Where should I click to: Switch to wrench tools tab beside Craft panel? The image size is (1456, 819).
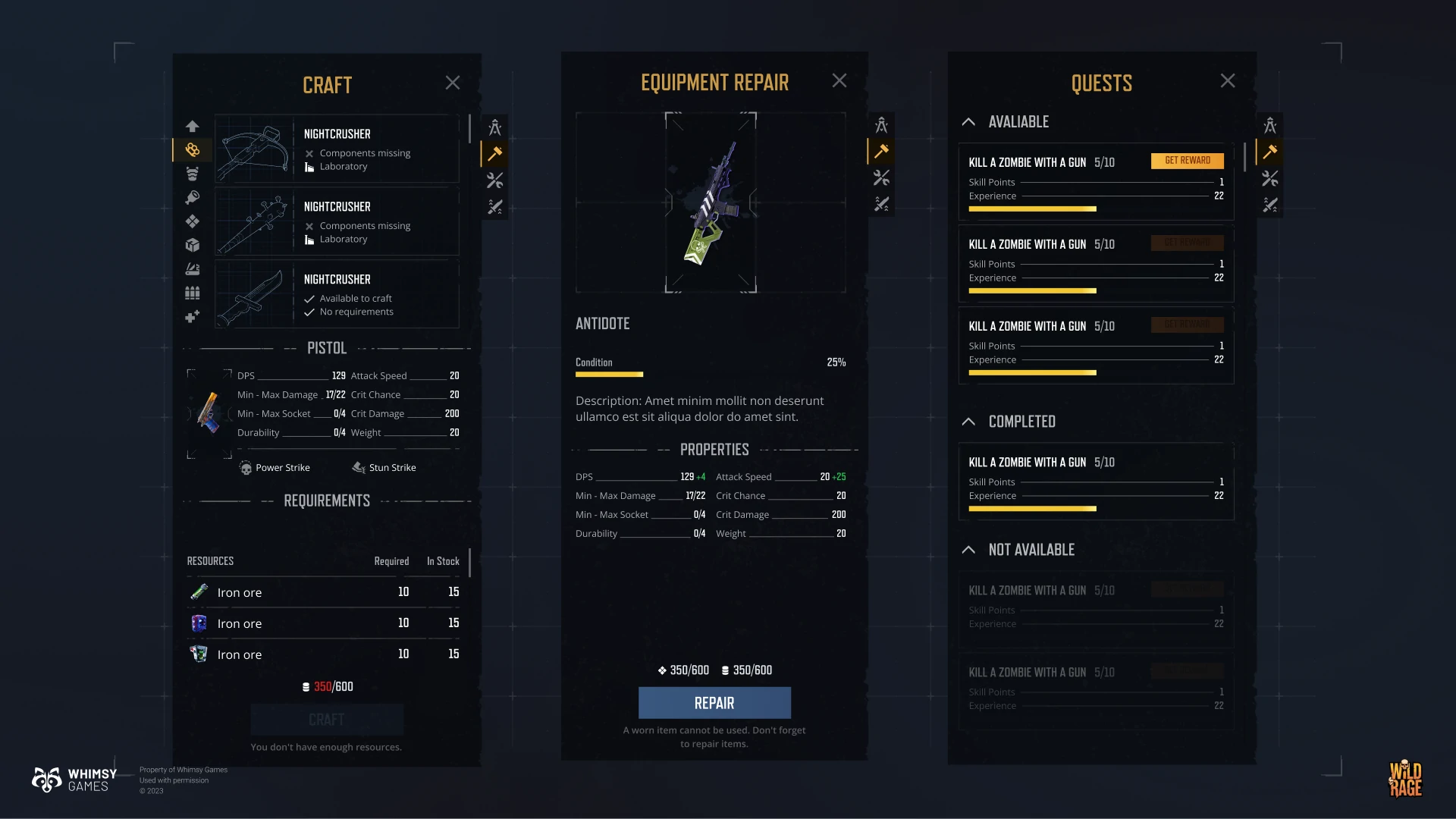coord(495,180)
